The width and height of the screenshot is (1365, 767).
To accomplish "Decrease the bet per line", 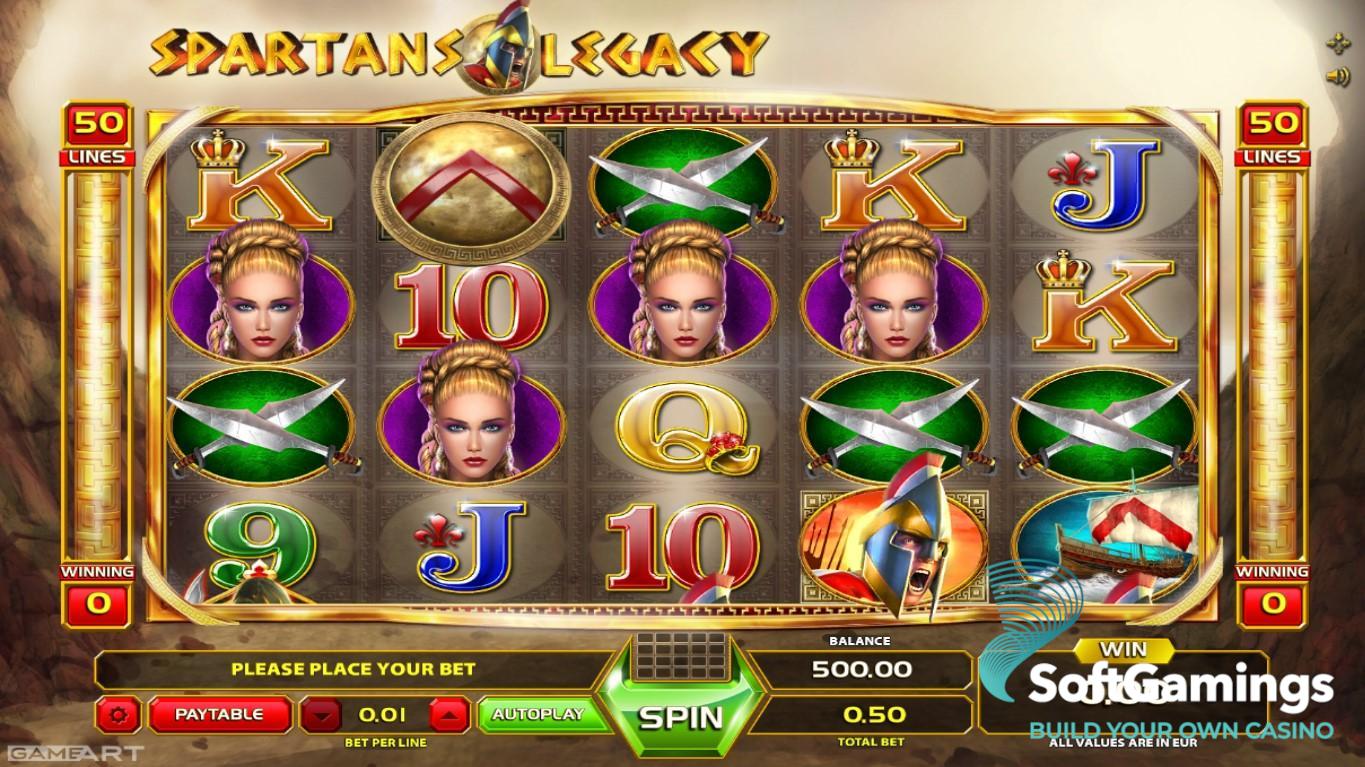I will 320,715.
